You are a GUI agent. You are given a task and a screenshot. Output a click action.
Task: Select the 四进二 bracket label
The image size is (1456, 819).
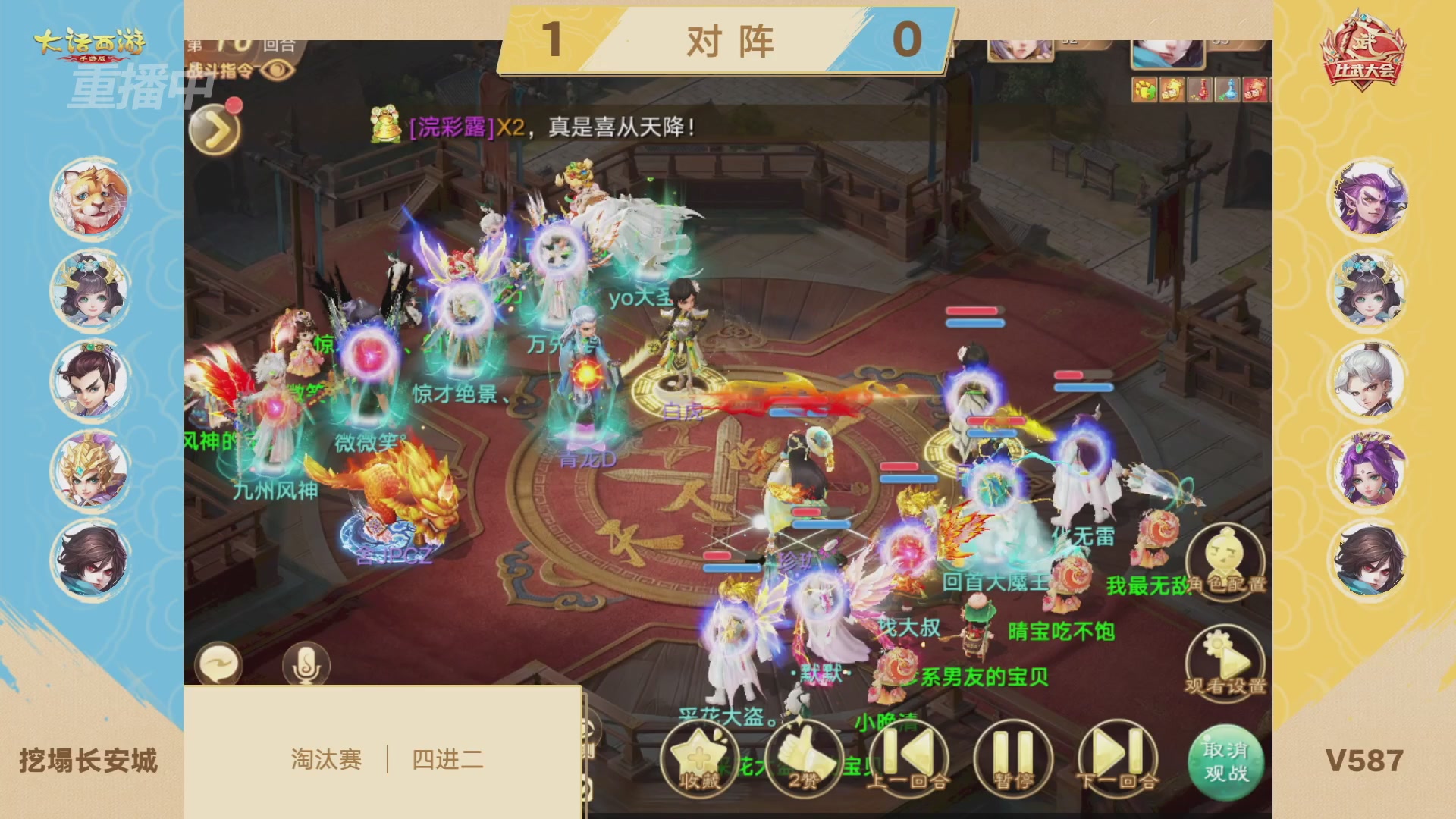(447, 758)
